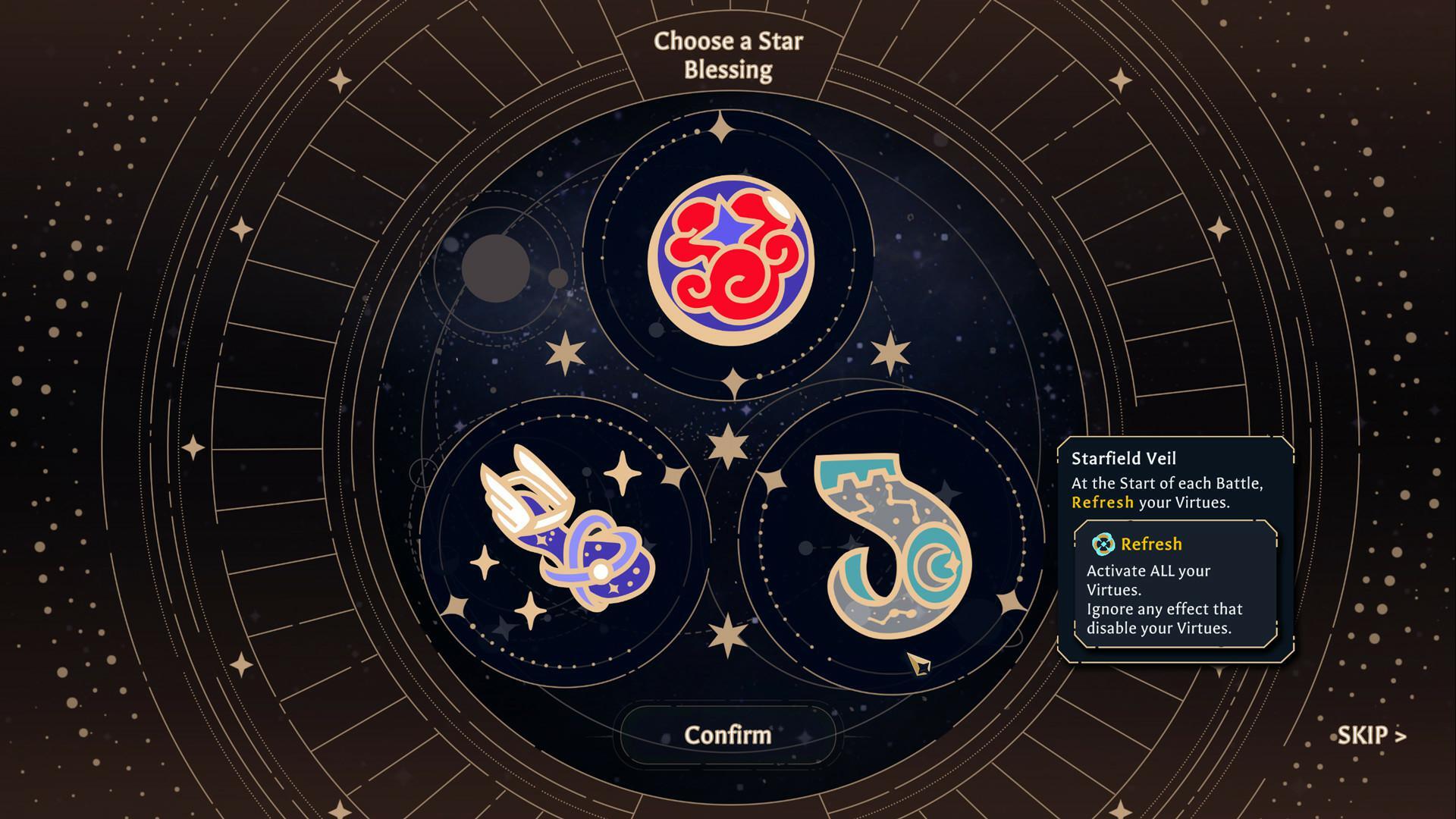
Task: Click the golden Refresh label text
Action: click(x=1151, y=544)
